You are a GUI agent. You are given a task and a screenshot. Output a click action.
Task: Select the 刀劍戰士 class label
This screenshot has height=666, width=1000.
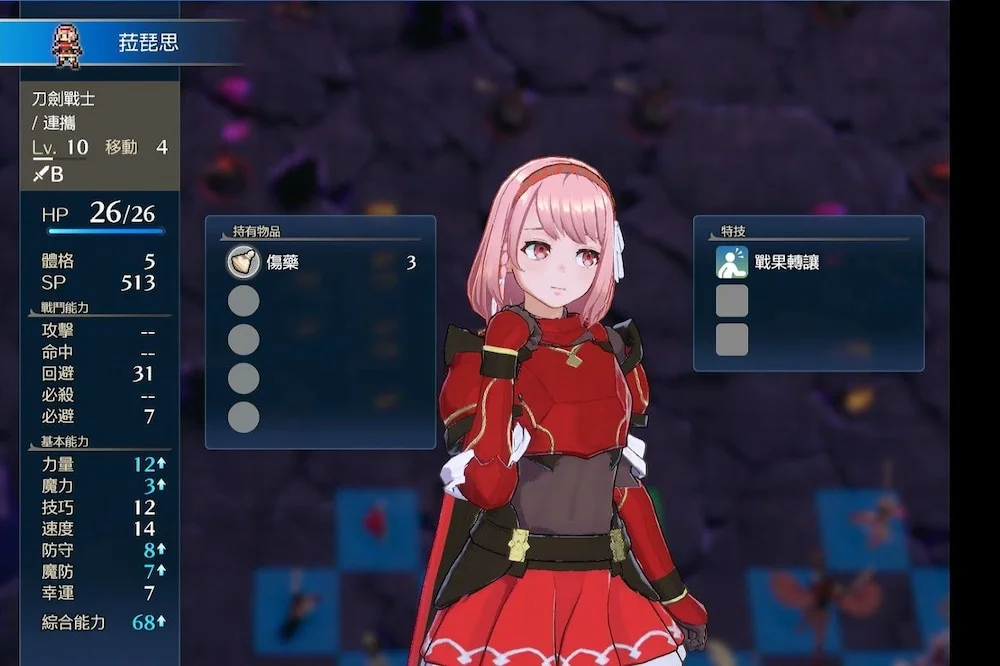click(64, 99)
